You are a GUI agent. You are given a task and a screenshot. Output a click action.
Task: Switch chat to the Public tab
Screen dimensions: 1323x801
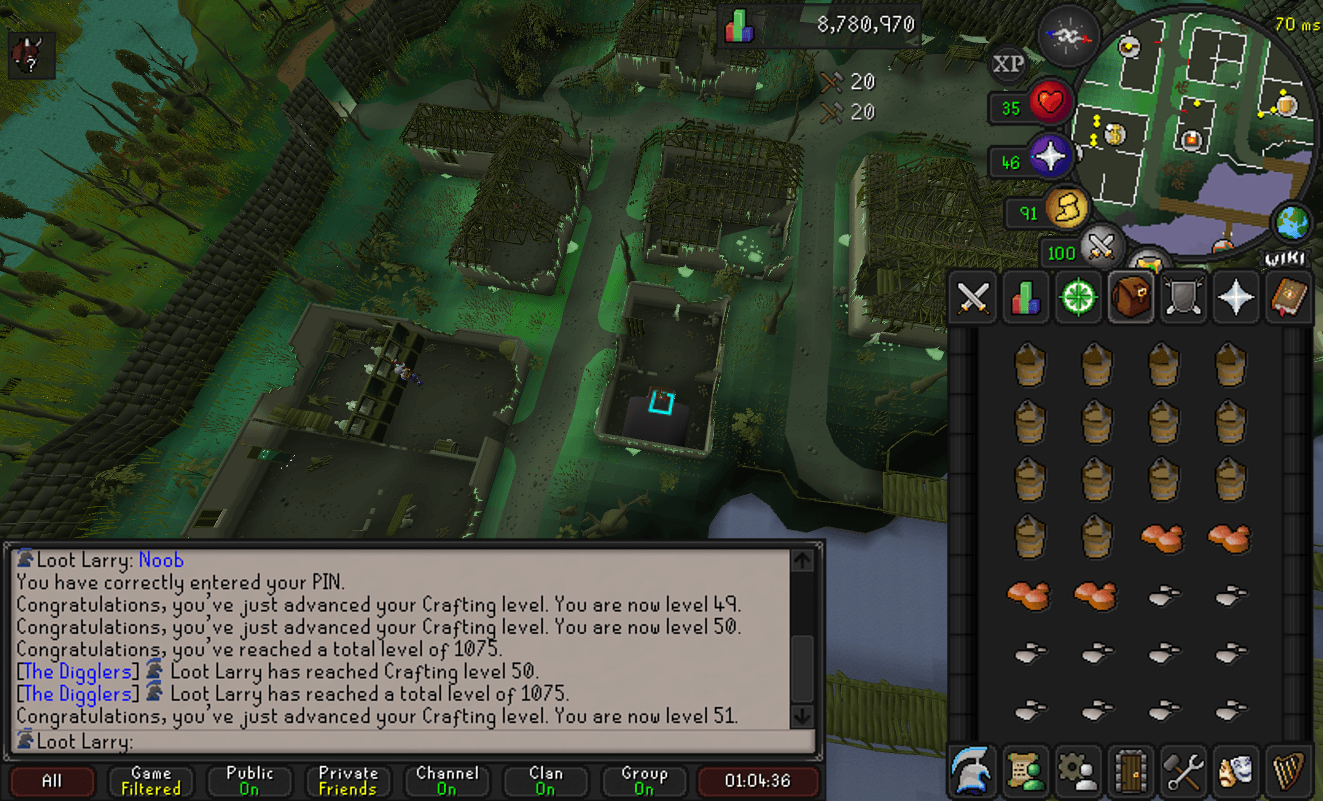click(x=249, y=782)
